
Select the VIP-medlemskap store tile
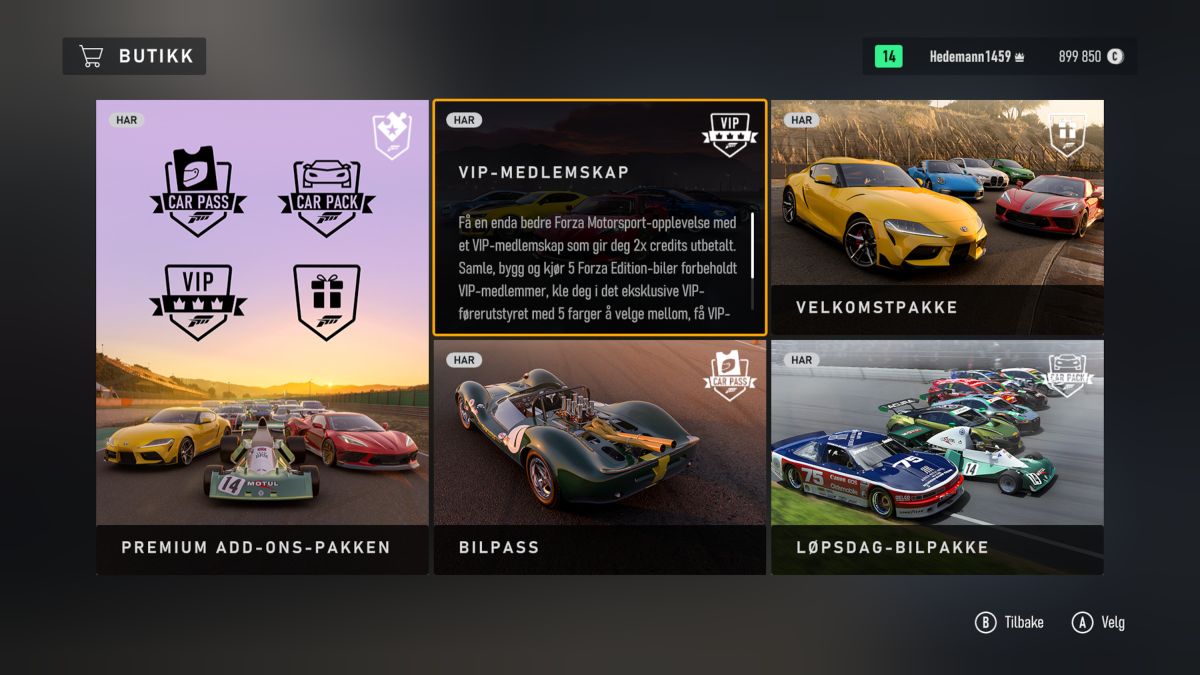pyautogui.click(x=599, y=217)
